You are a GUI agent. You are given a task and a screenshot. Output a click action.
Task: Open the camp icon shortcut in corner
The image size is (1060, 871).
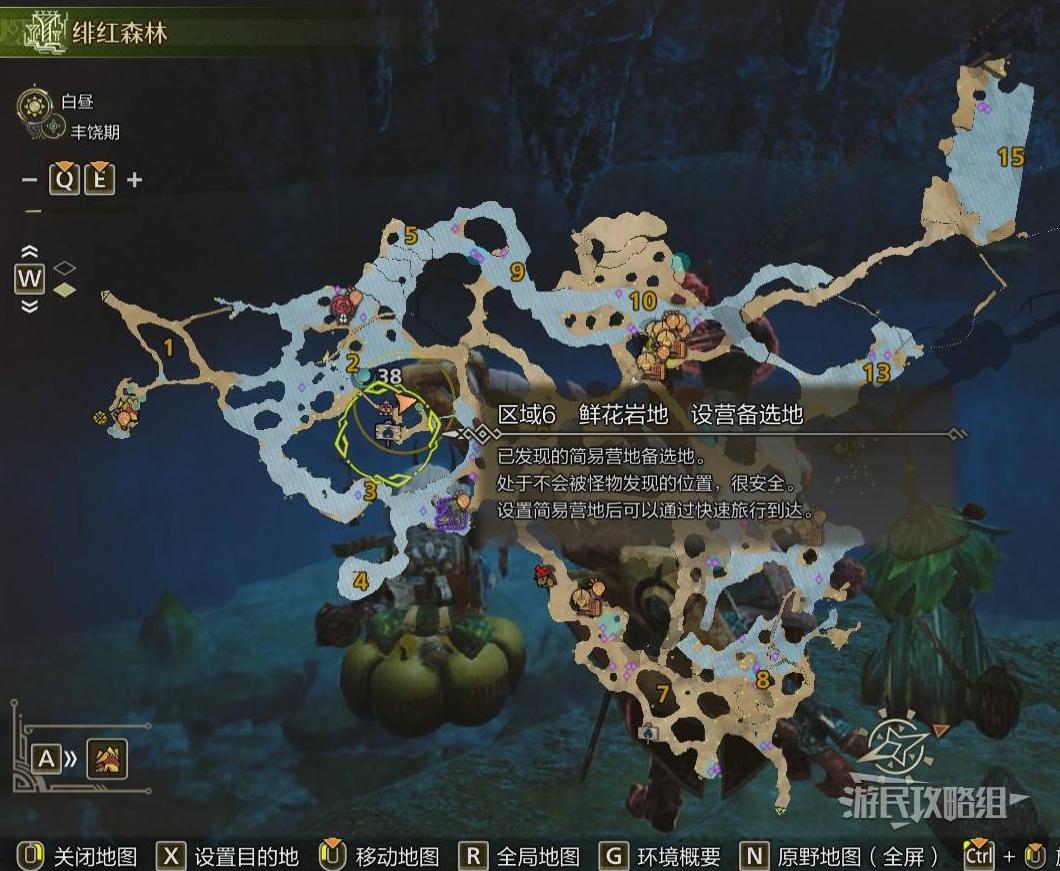pyautogui.click(x=107, y=759)
